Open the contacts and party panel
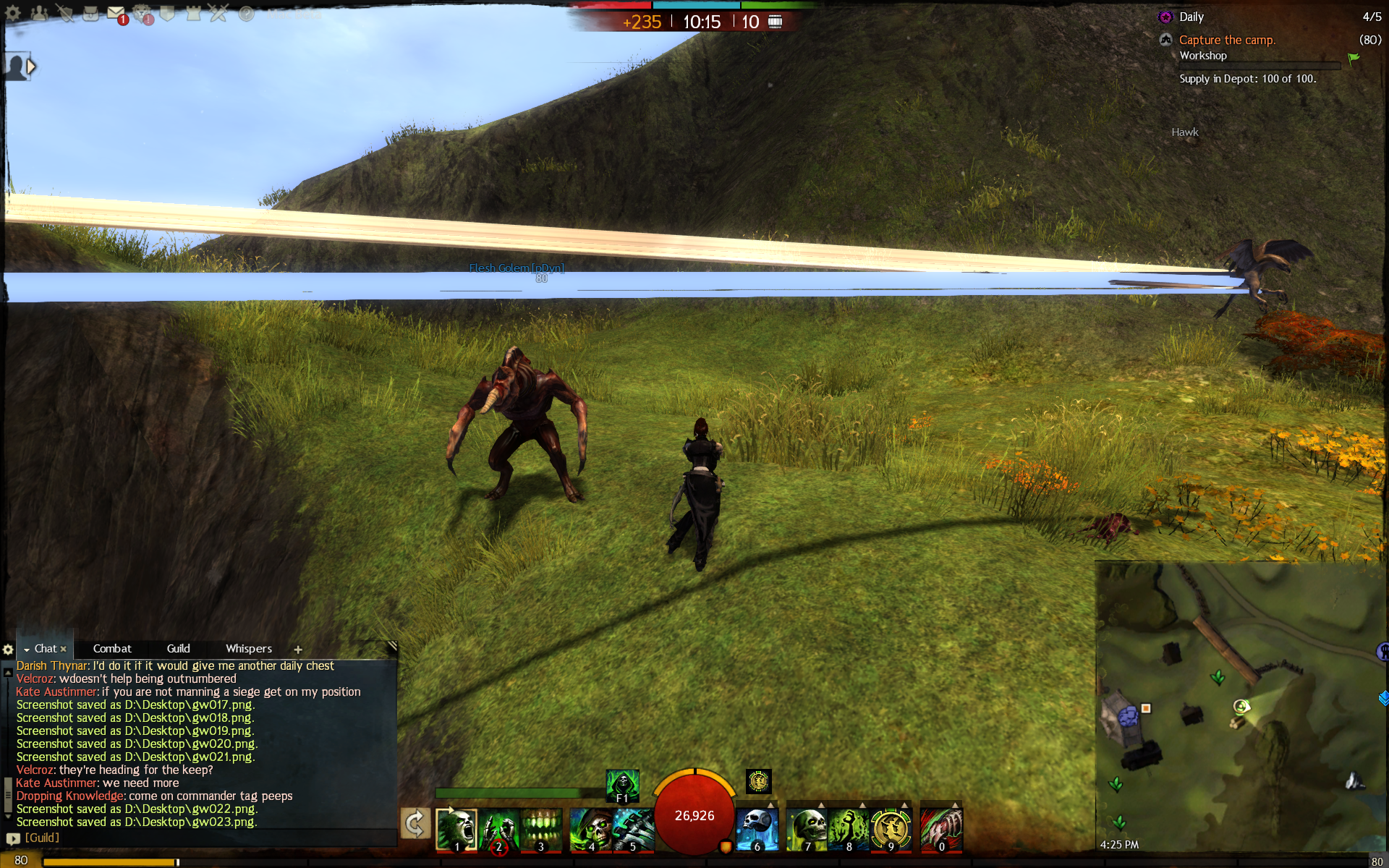Screen dimensions: 1389x868 click(x=39, y=13)
